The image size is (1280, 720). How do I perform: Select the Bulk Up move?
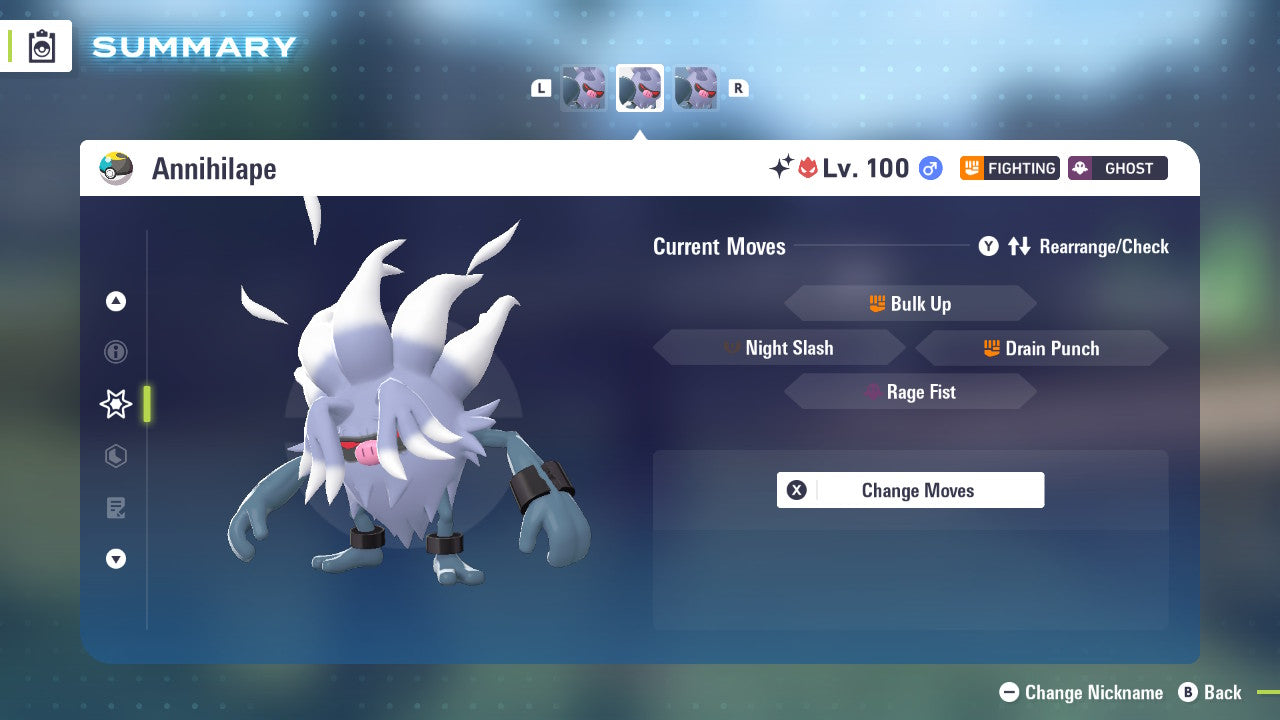click(x=909, y=303)
